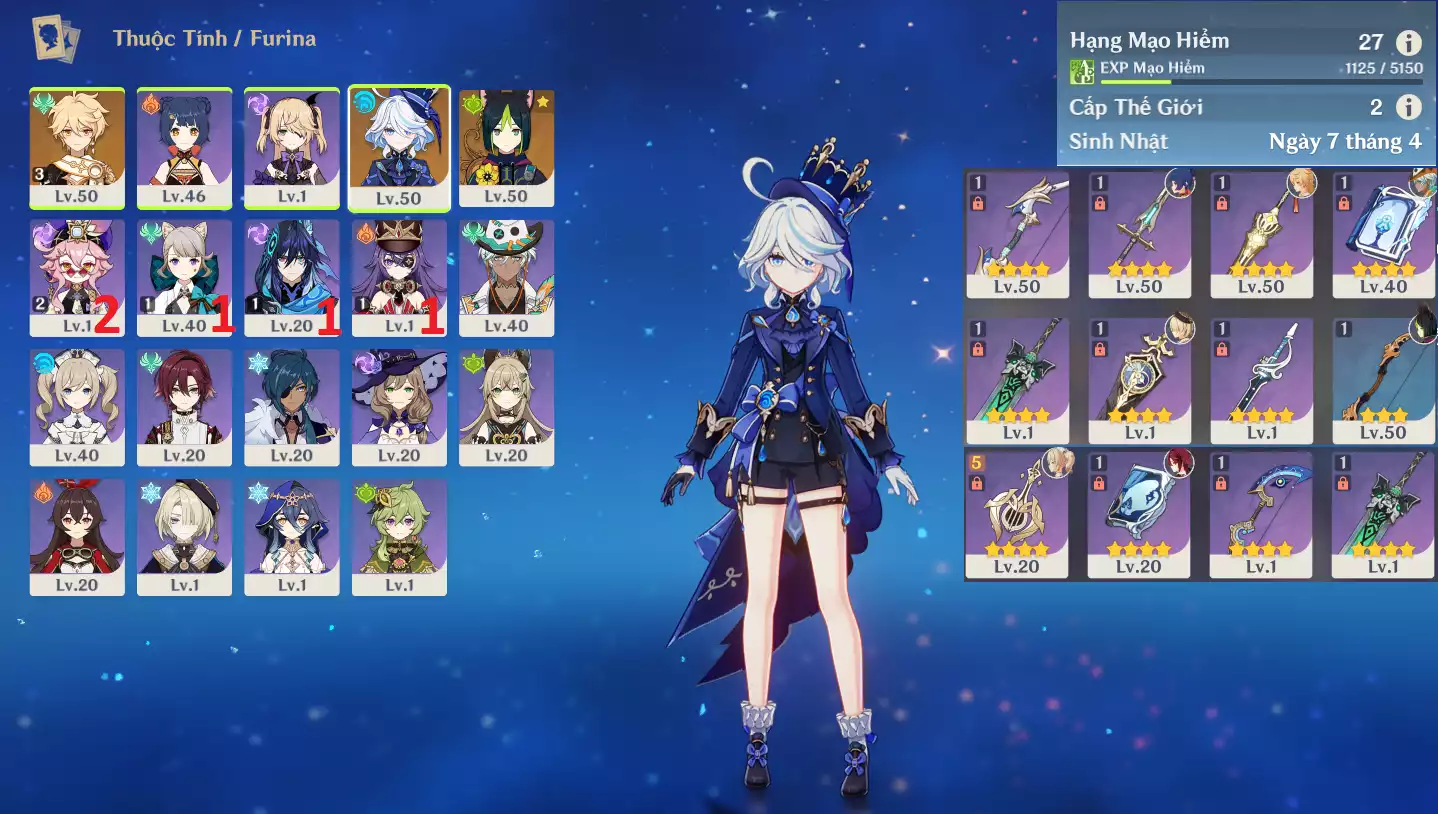Select the golden polearm at Lv.50
The image size is (1438, 814).
[x=1261, y=235]
